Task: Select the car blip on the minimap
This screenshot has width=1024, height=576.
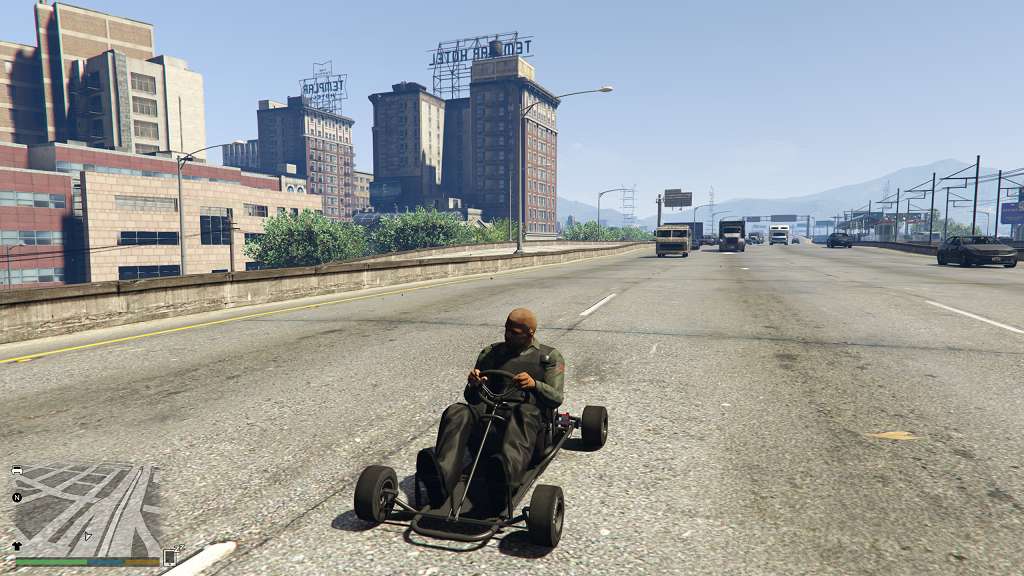Action: 17,470
